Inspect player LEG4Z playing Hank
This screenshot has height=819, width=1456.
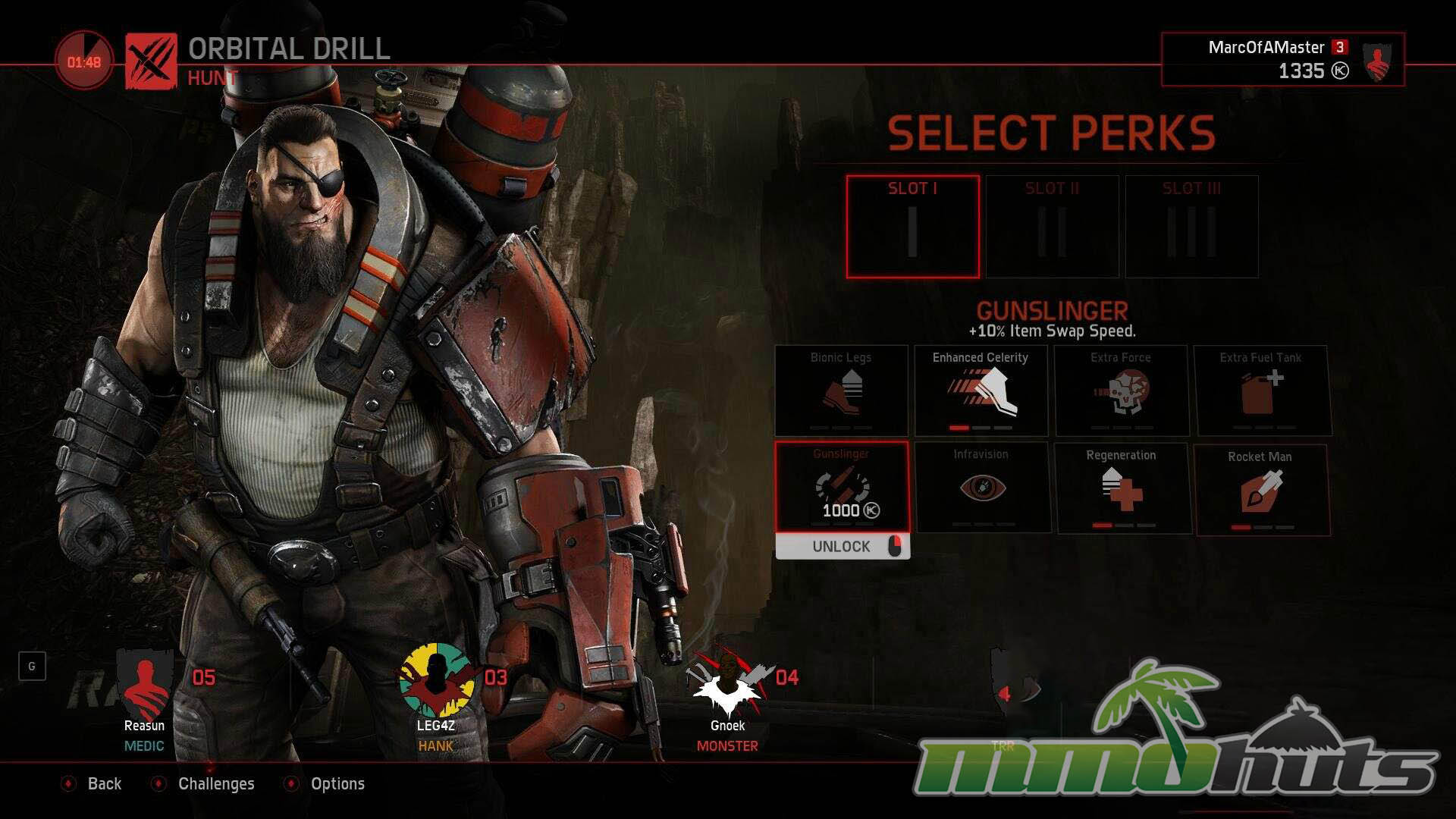pyautogui.click(x=436, y=698)
